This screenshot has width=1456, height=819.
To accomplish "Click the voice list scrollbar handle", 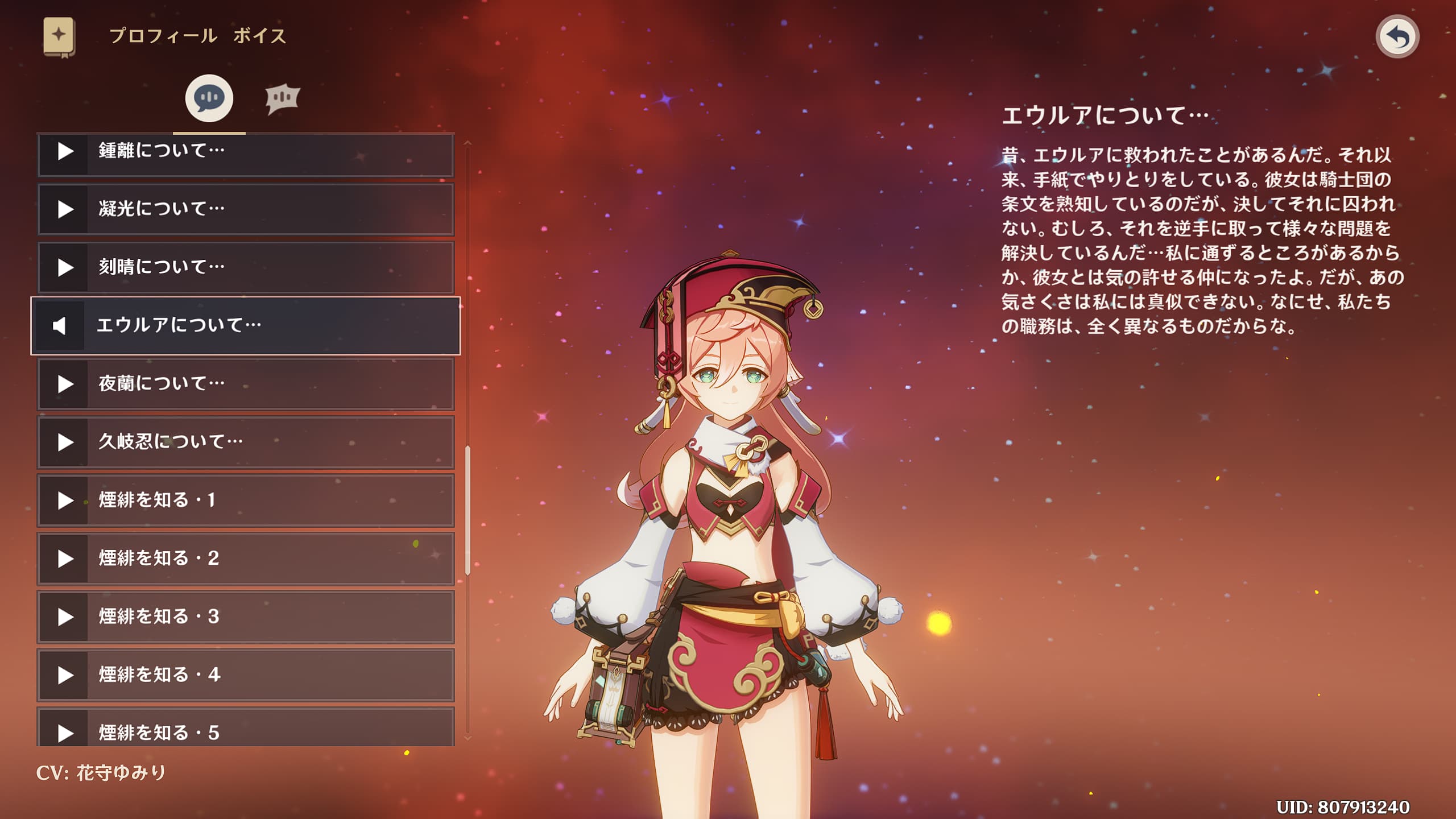I will point(468,510).
